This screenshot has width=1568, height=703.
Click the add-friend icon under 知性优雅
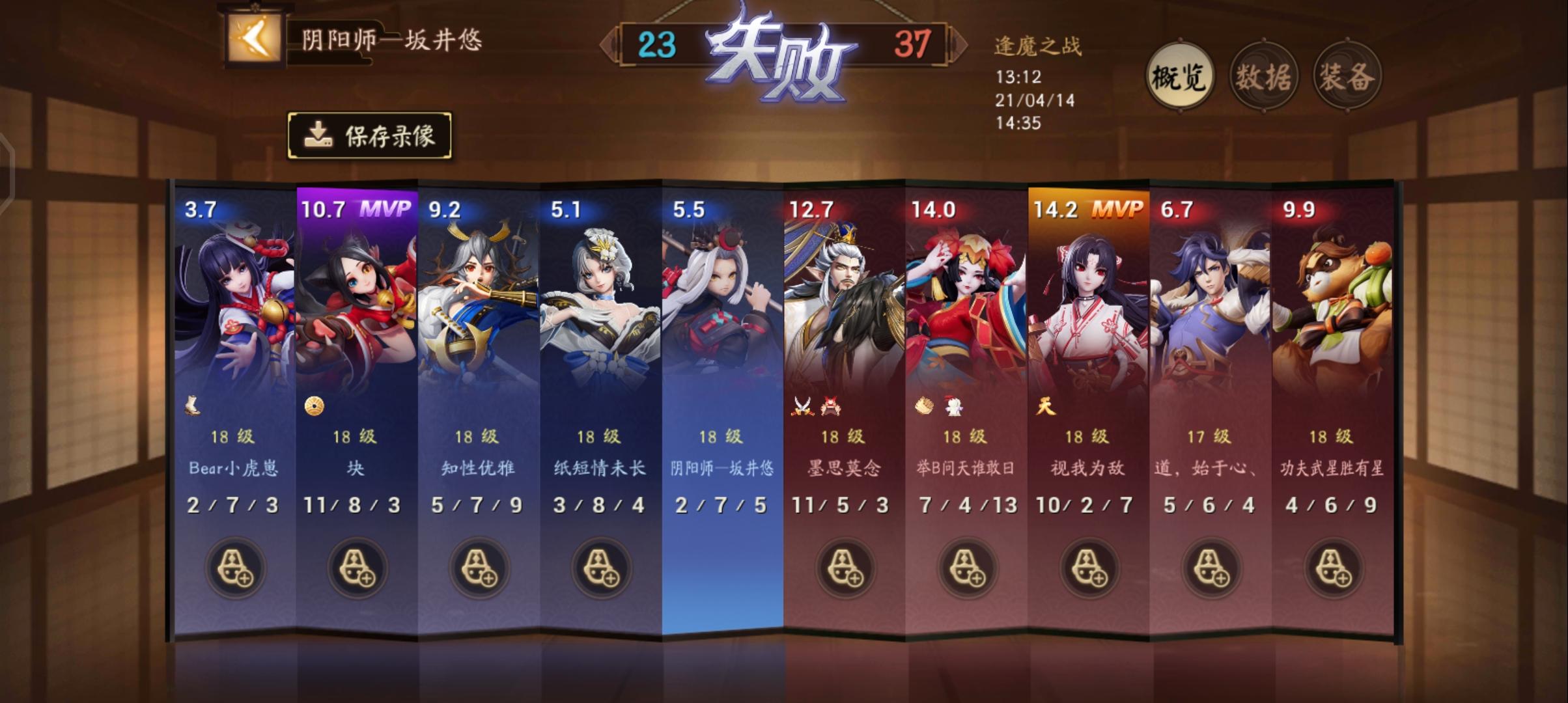(477, 568)
